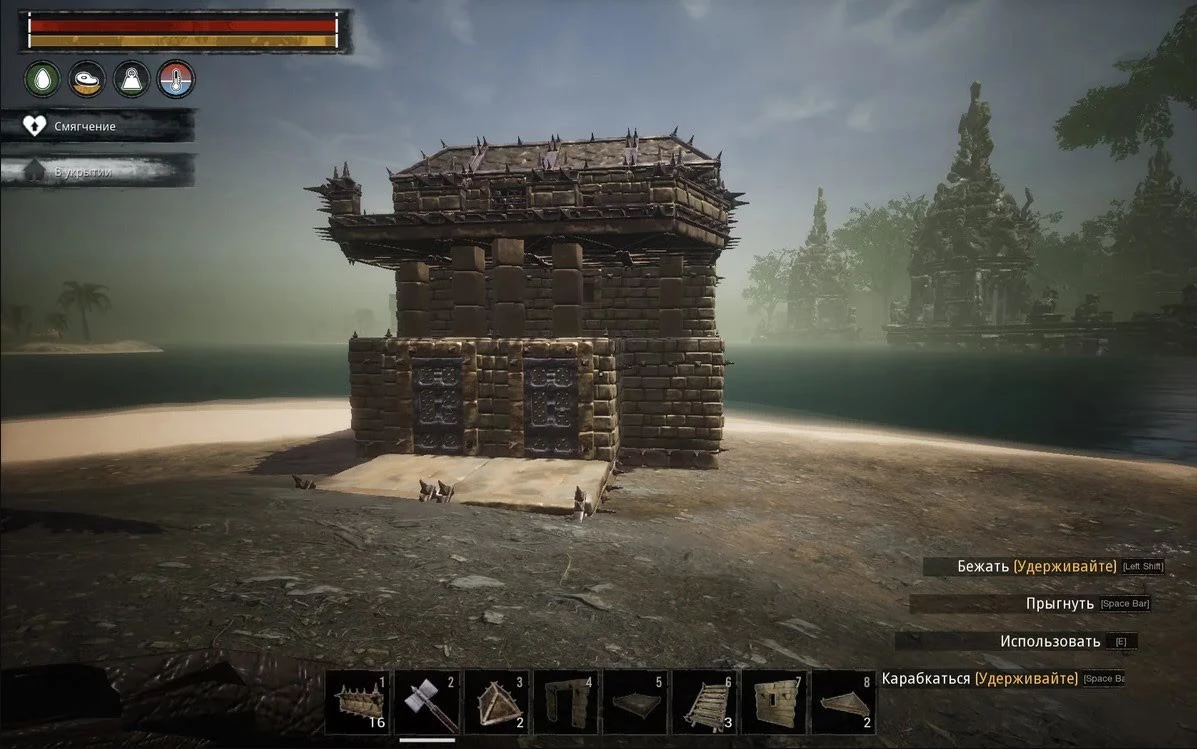The image size is (1197, 749).
Task: Pick the square foundation tile slot
Action: [635, 703]
